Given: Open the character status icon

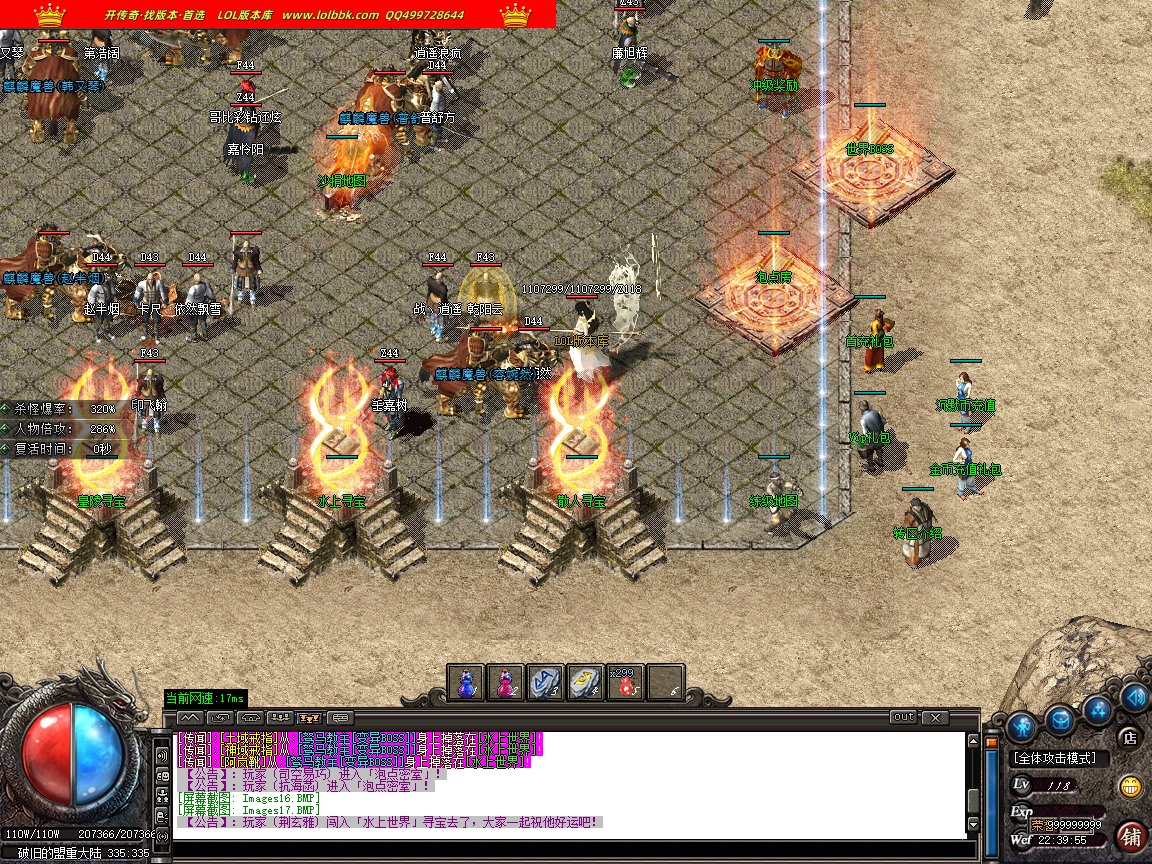Looking at the screenshot, I should coord(1020,724).
